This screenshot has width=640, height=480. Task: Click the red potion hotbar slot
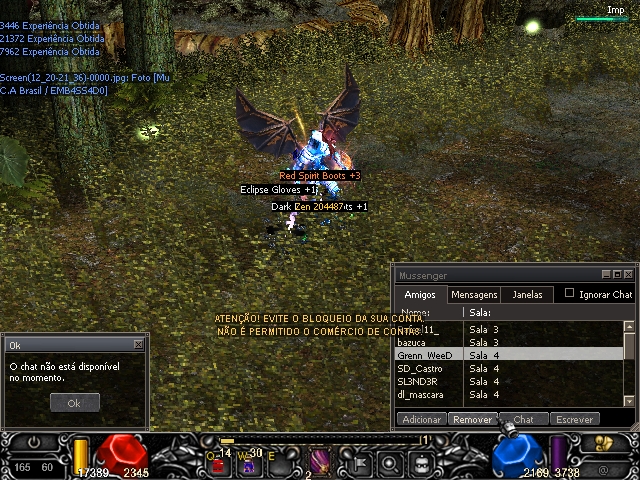pos(217,464)
